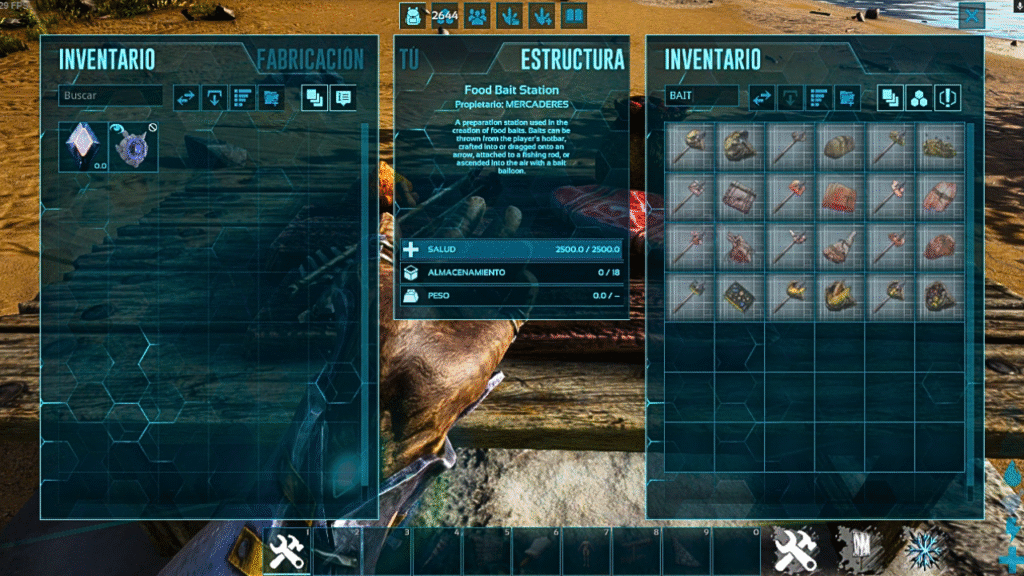Click the BAIT search field in station inventory

(x=701, y=96)
